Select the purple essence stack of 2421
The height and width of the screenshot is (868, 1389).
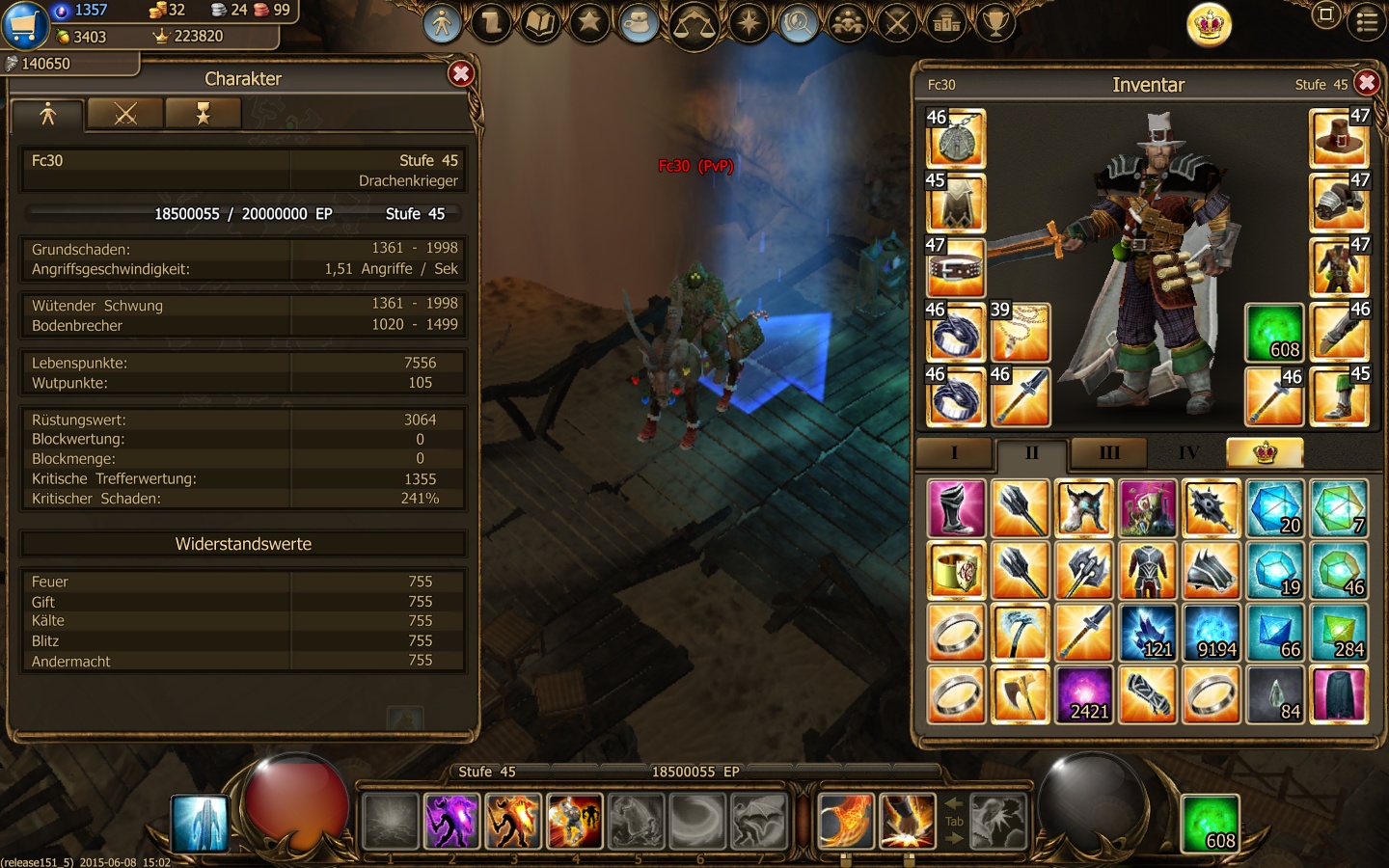[x=1084, y=694]
